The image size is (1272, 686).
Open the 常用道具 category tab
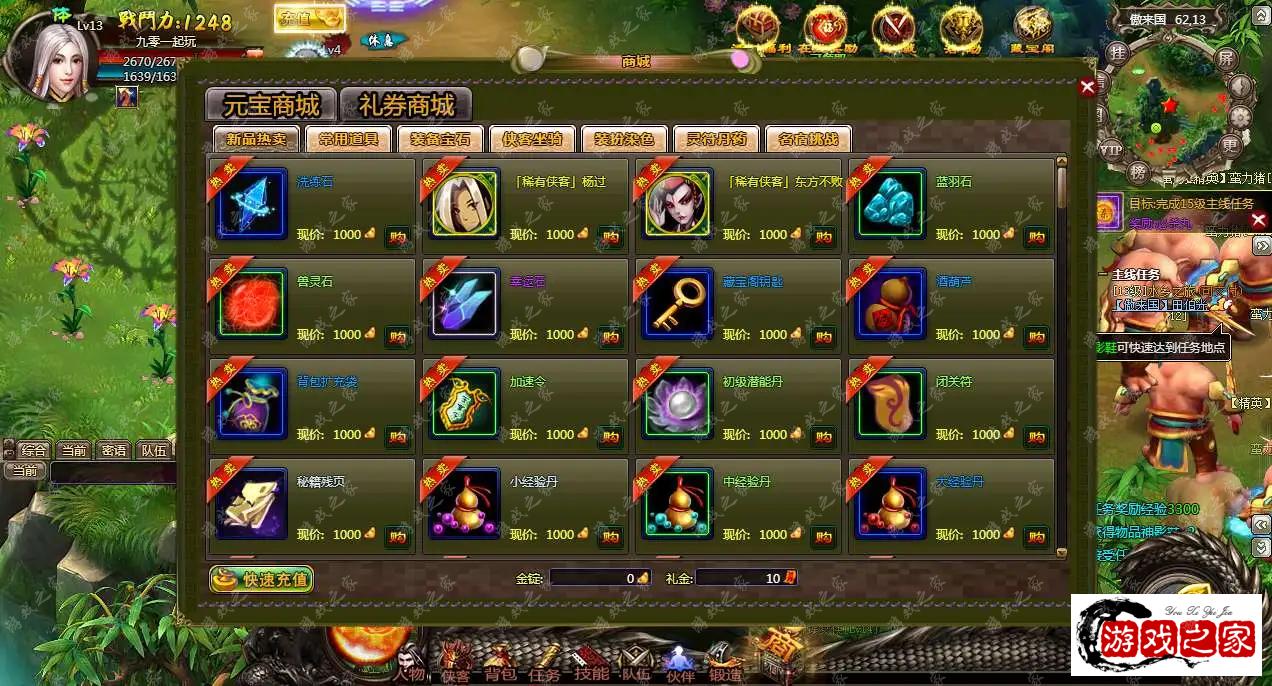coord(348,139)
